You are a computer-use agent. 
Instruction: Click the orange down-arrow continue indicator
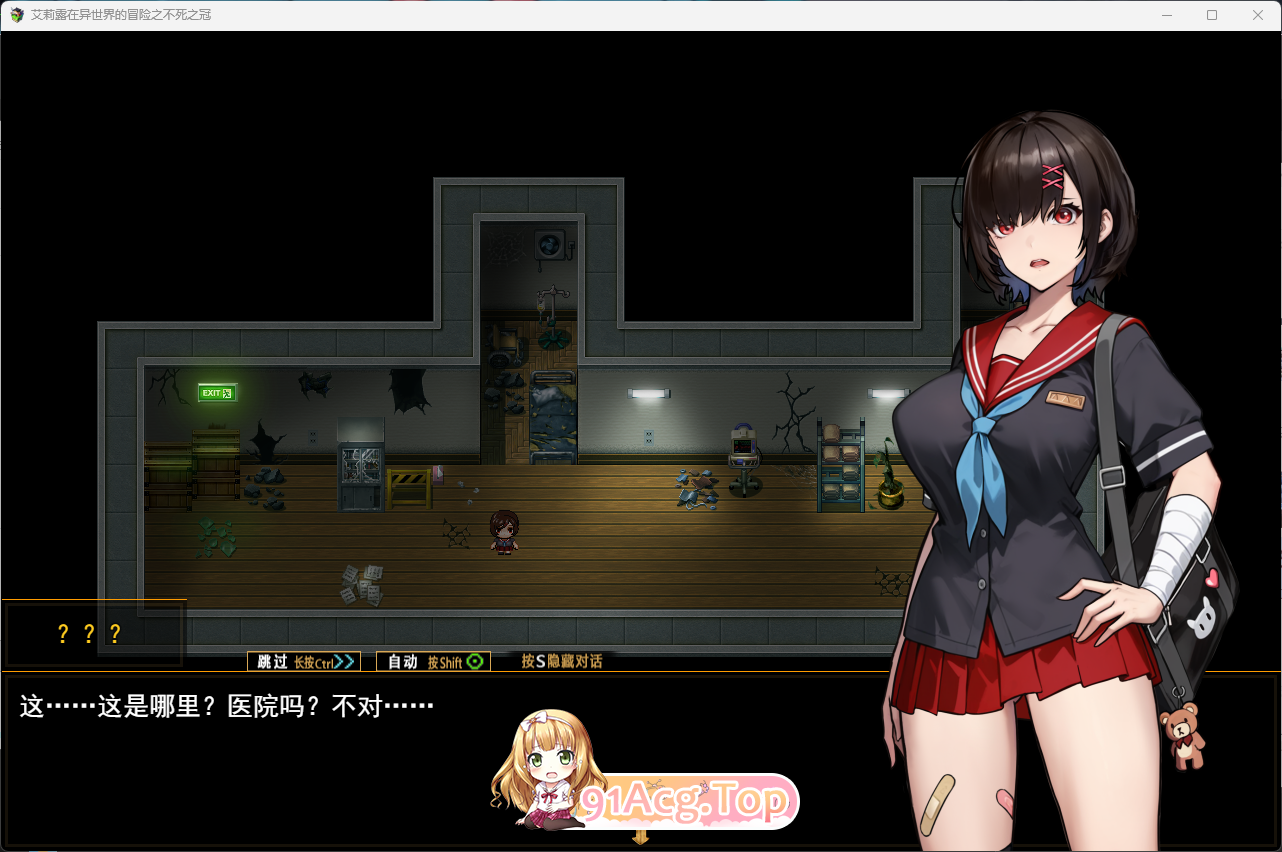(x=639, y=838)
